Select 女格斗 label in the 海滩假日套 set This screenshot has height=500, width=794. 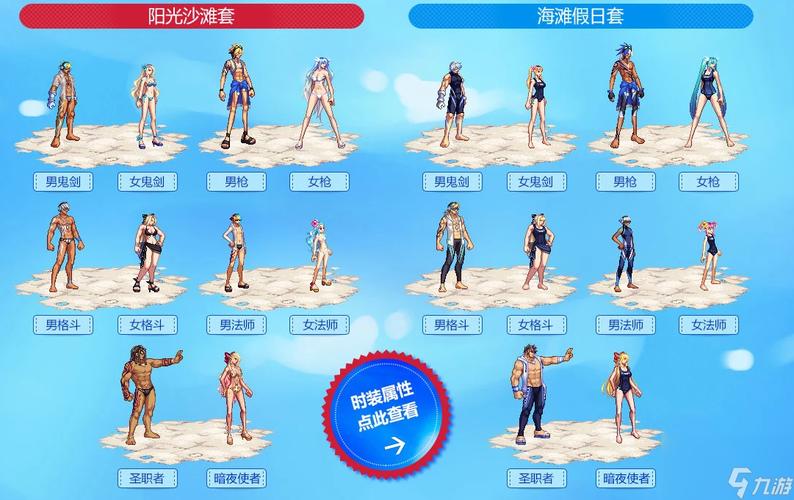536,325
